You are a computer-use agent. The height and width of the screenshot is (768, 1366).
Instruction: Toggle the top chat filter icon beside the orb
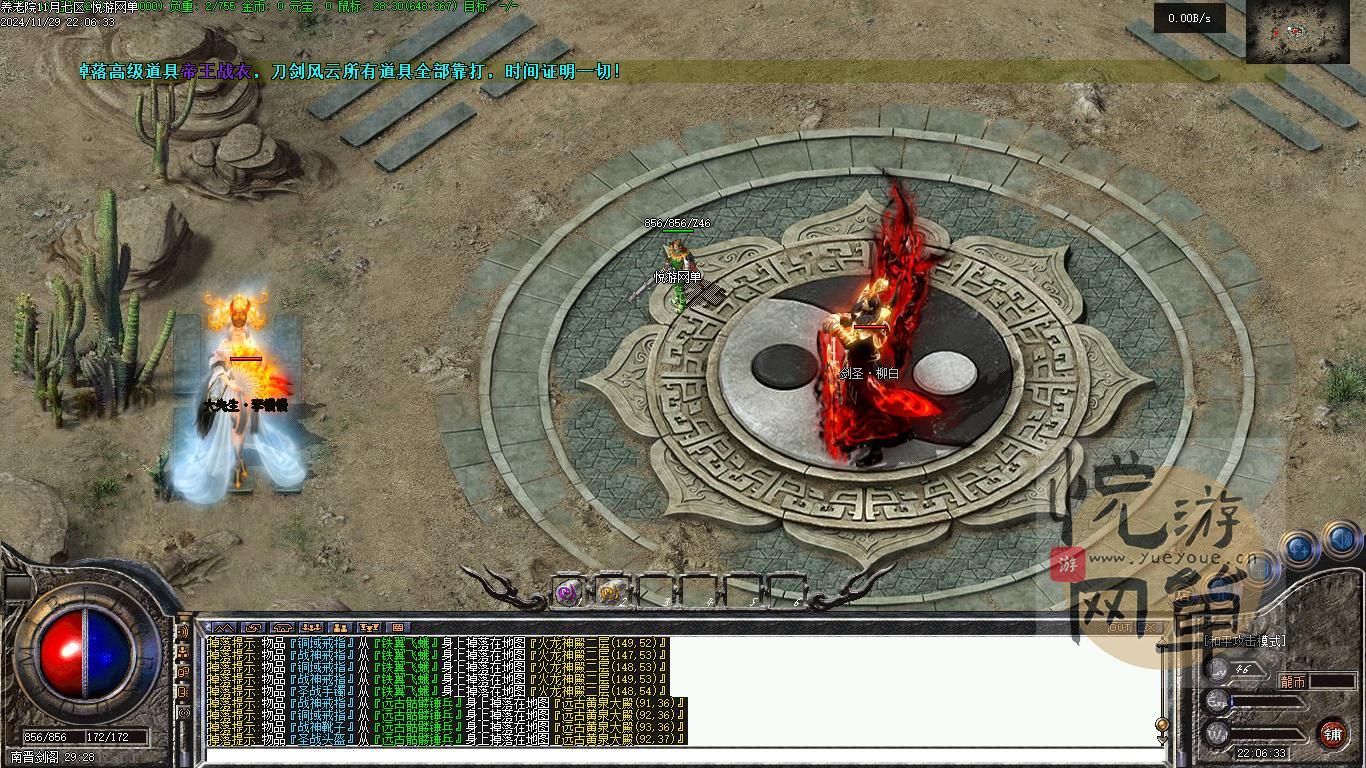click(x=183, y=632)
